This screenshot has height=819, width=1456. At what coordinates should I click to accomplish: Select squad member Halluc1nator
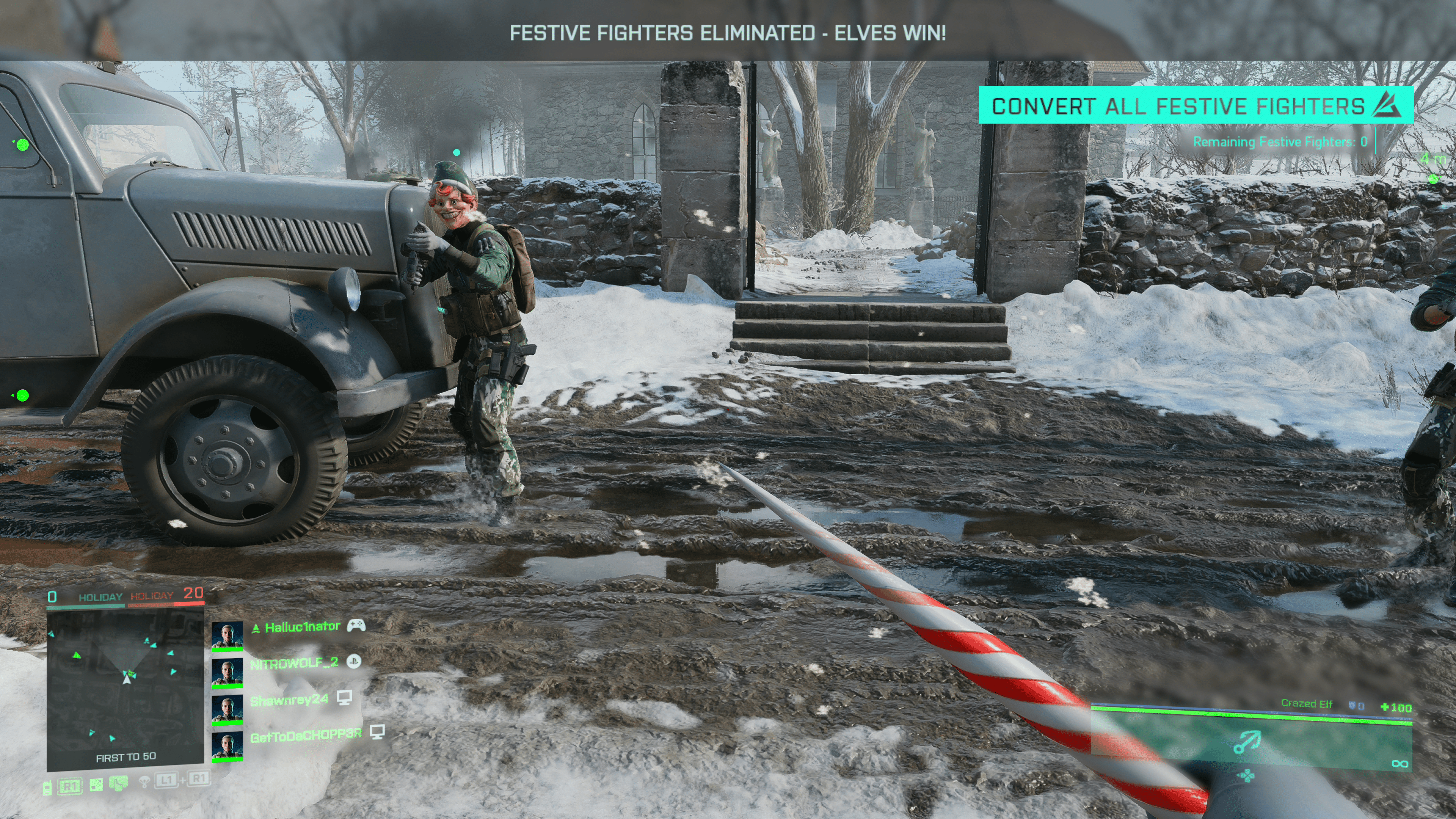[302, 627]
